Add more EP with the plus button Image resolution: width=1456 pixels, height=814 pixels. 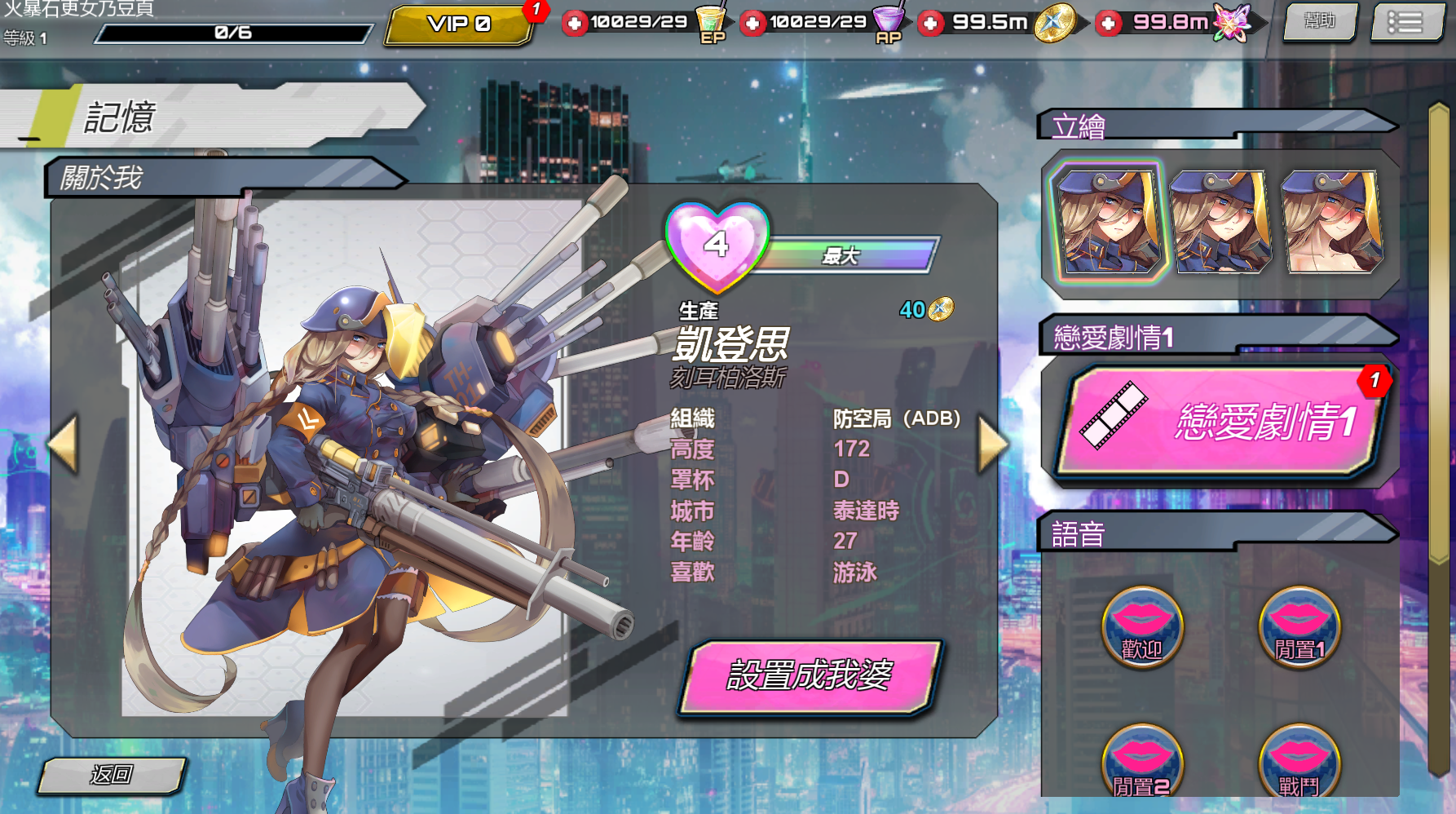[x=575, y=23]
